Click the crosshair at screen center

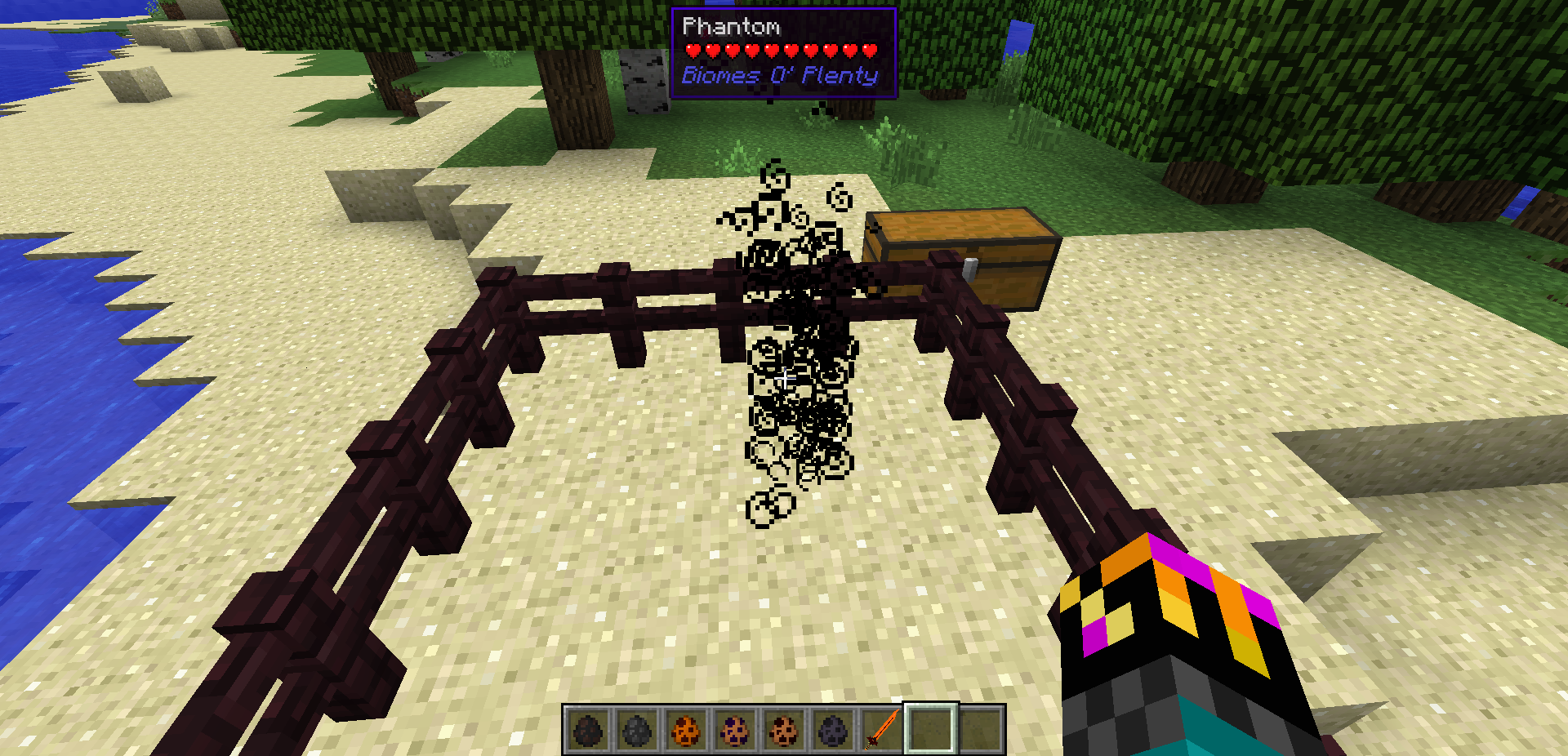[x=784, y=378]
